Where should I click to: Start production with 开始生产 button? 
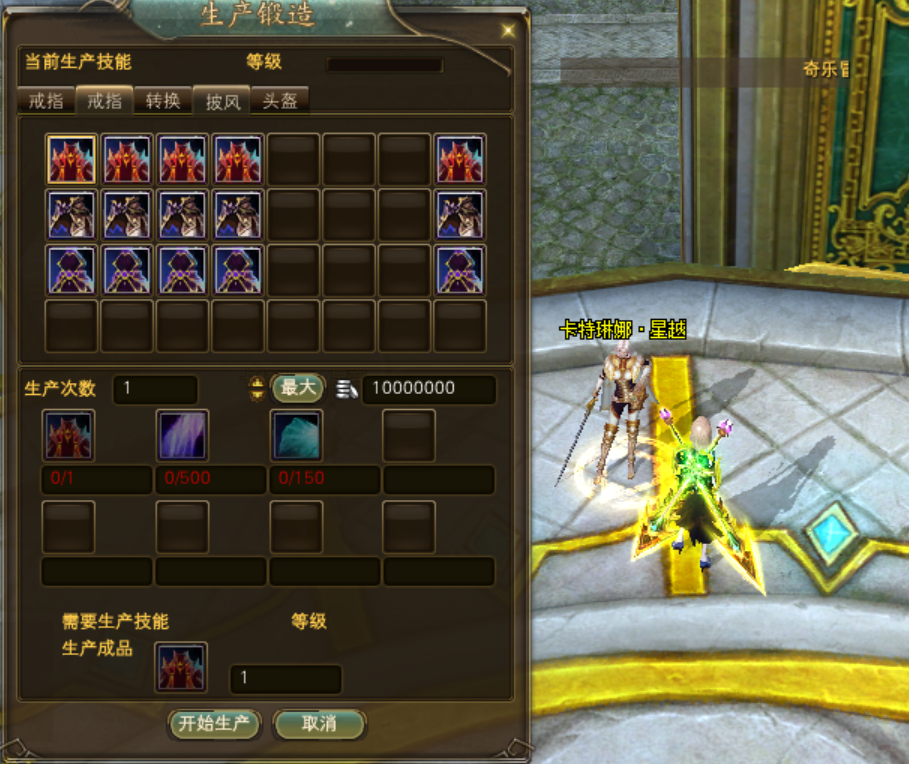(x=214, y=724)
